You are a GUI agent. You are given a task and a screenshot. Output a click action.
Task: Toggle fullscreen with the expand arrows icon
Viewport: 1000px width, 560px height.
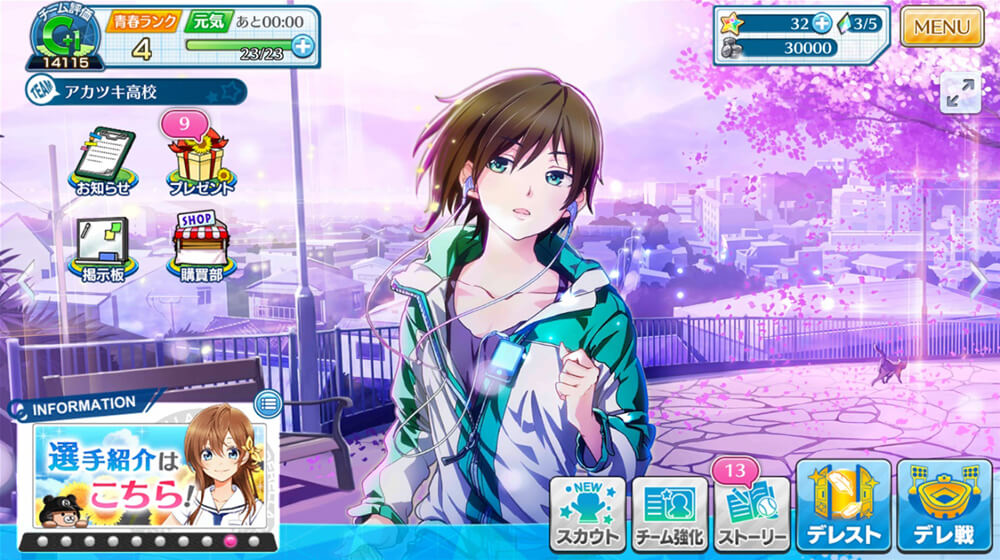tap(960, 93)
